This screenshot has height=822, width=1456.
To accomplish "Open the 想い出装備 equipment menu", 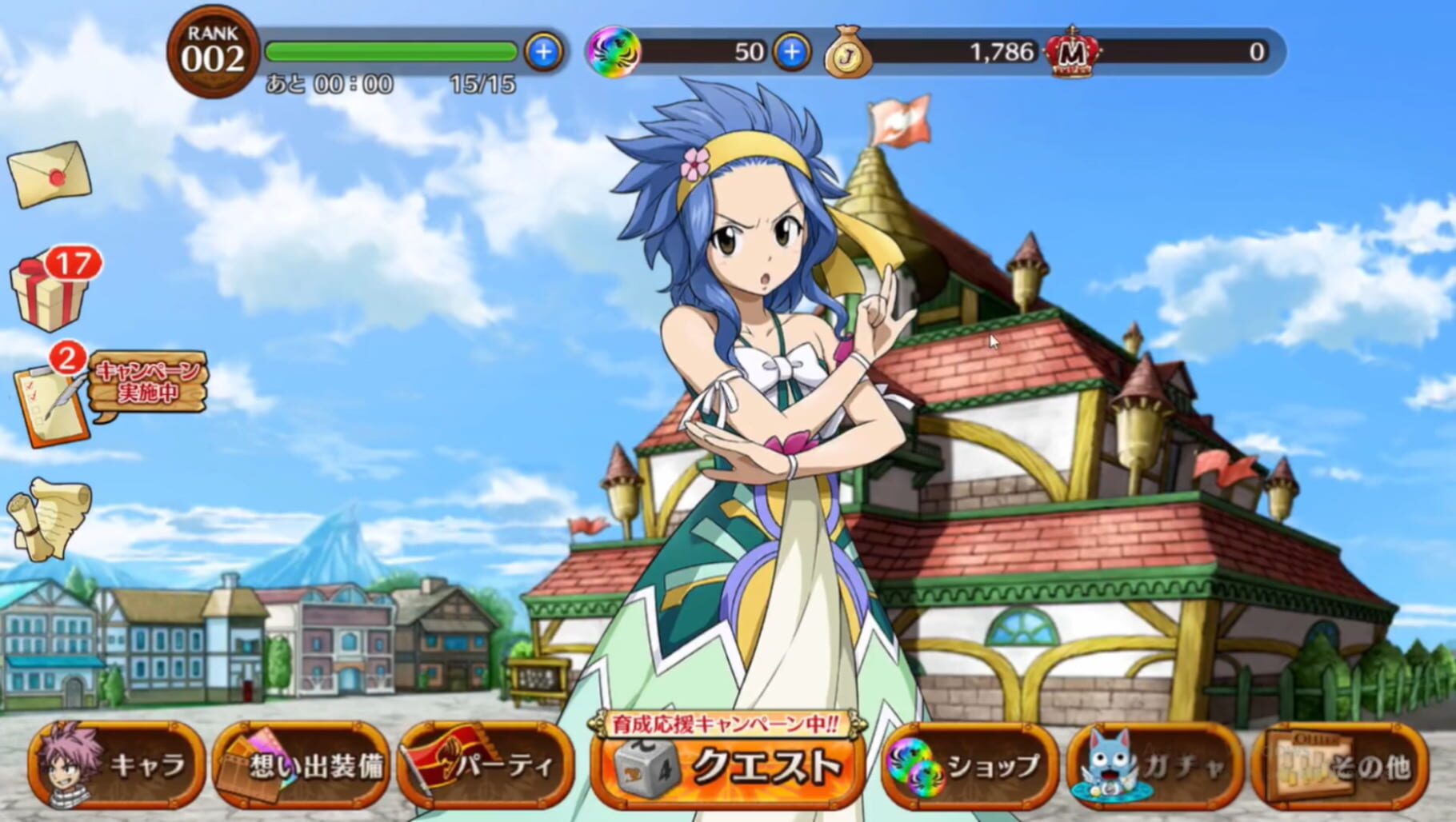I will (x=301, y=765).
